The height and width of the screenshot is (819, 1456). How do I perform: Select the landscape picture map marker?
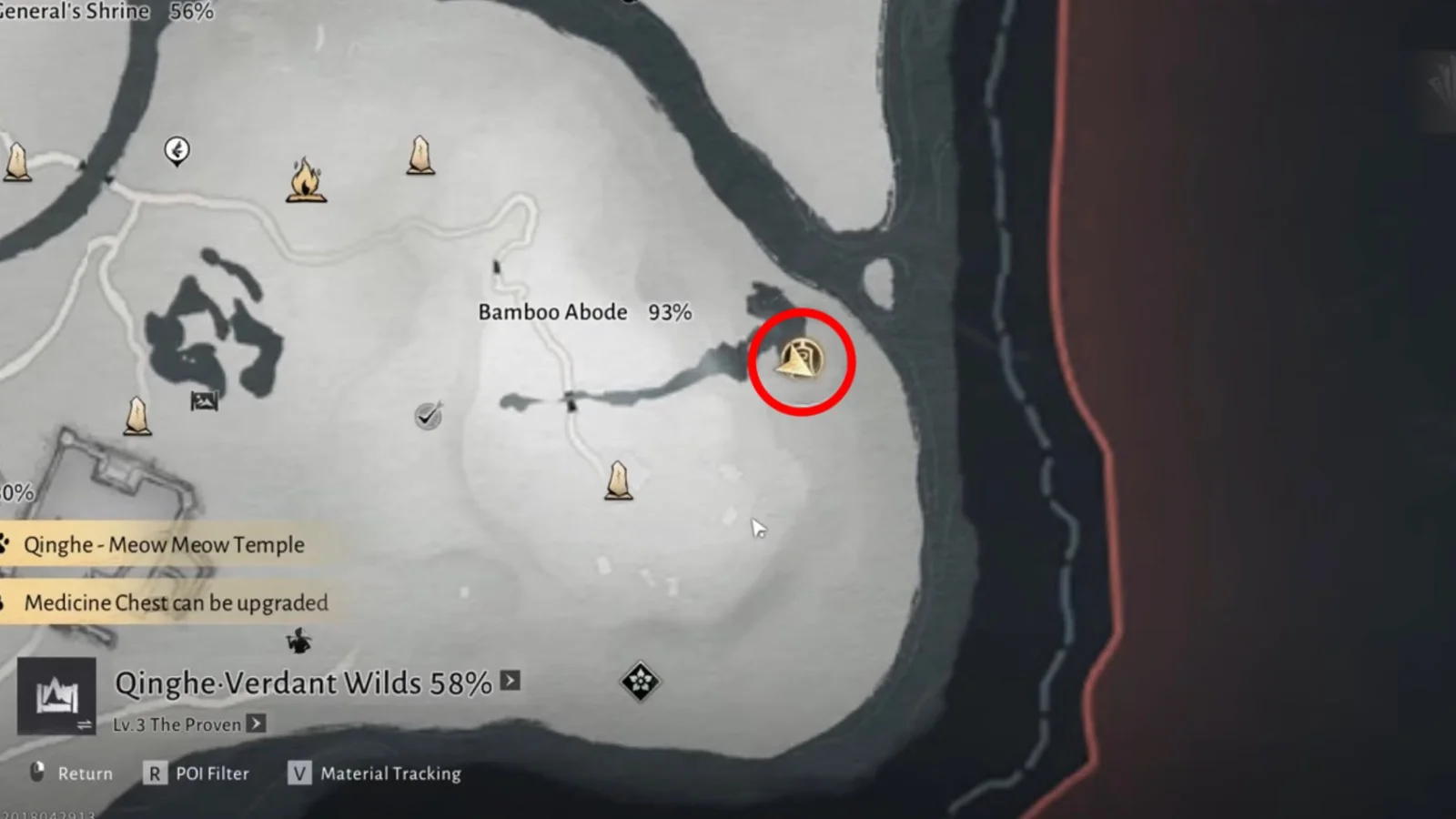204,400
